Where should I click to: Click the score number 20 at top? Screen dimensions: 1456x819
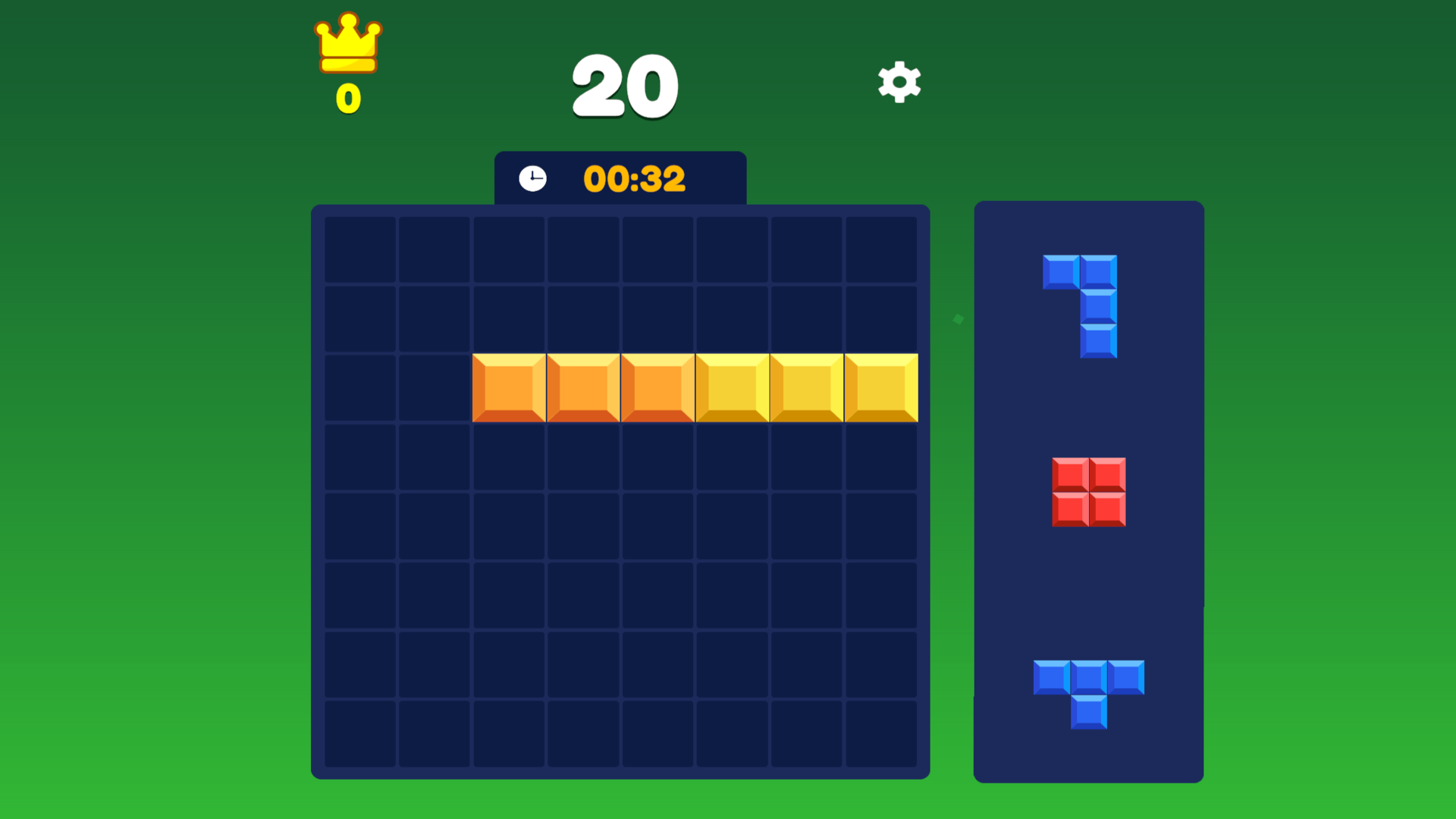pyautogui.click(x=623, y=86)
